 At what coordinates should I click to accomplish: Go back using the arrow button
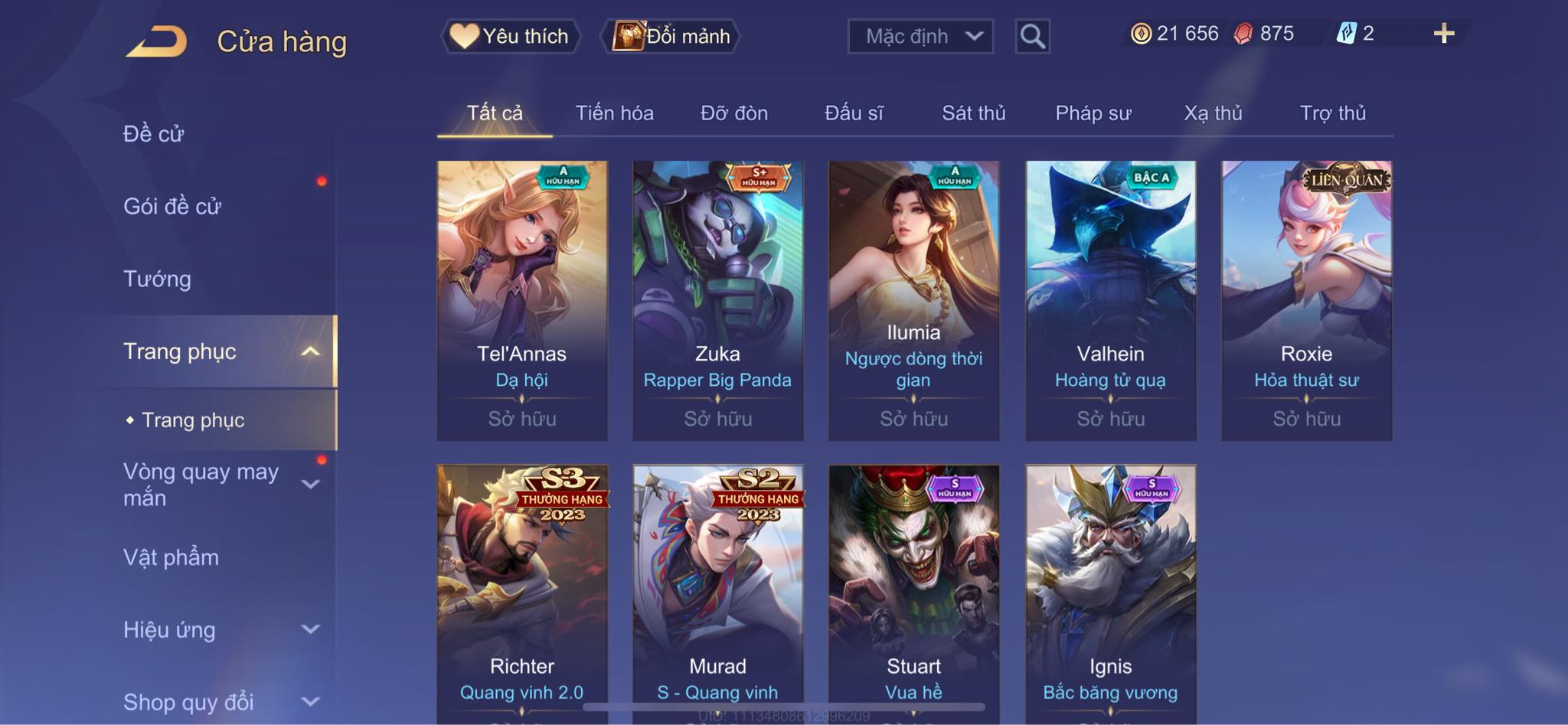tap(157, 41)
